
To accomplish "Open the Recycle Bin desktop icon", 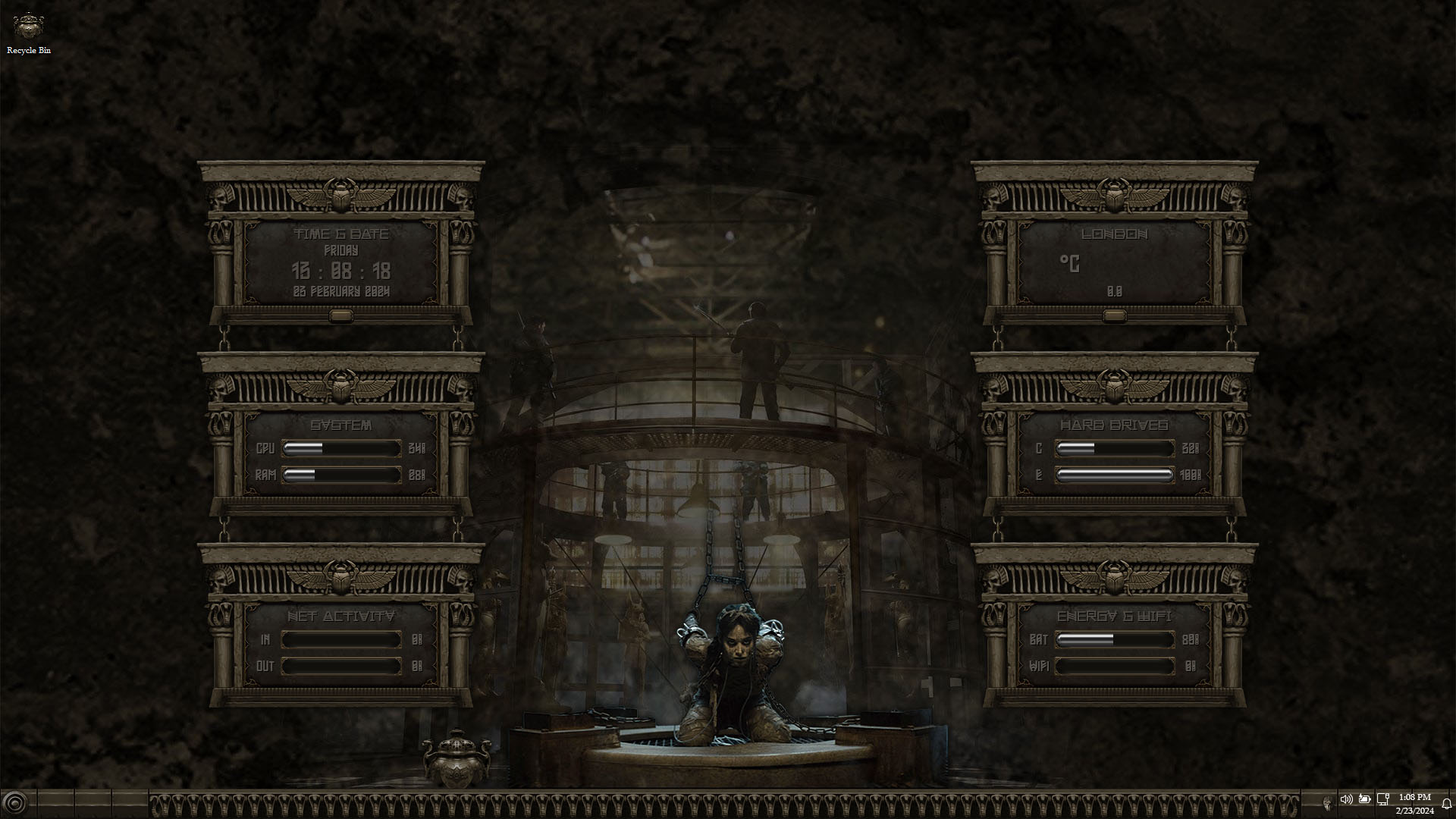I will click(x=29, y=32).
